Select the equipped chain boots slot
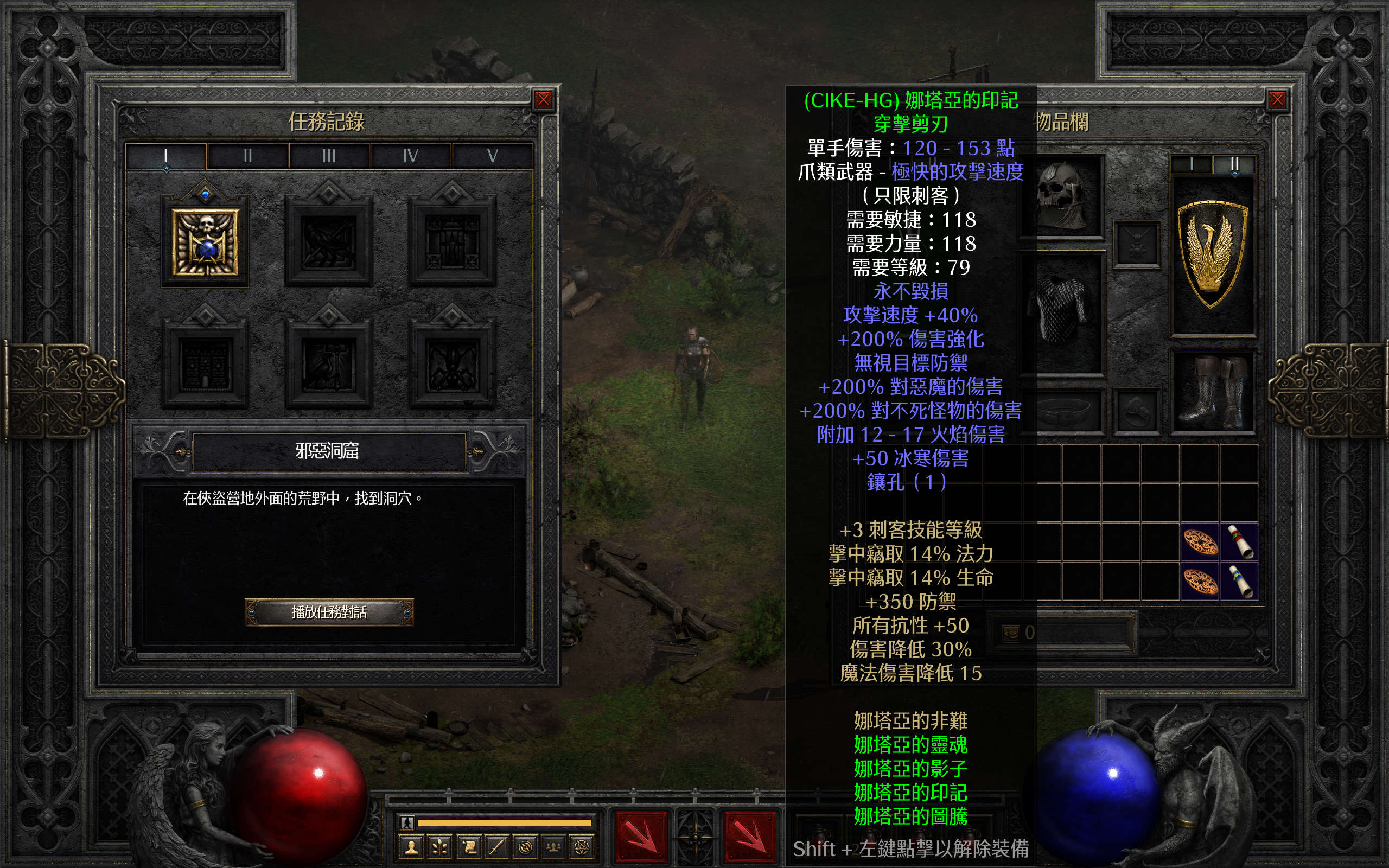This screenshot has width=1389, height=868. 1212,392
